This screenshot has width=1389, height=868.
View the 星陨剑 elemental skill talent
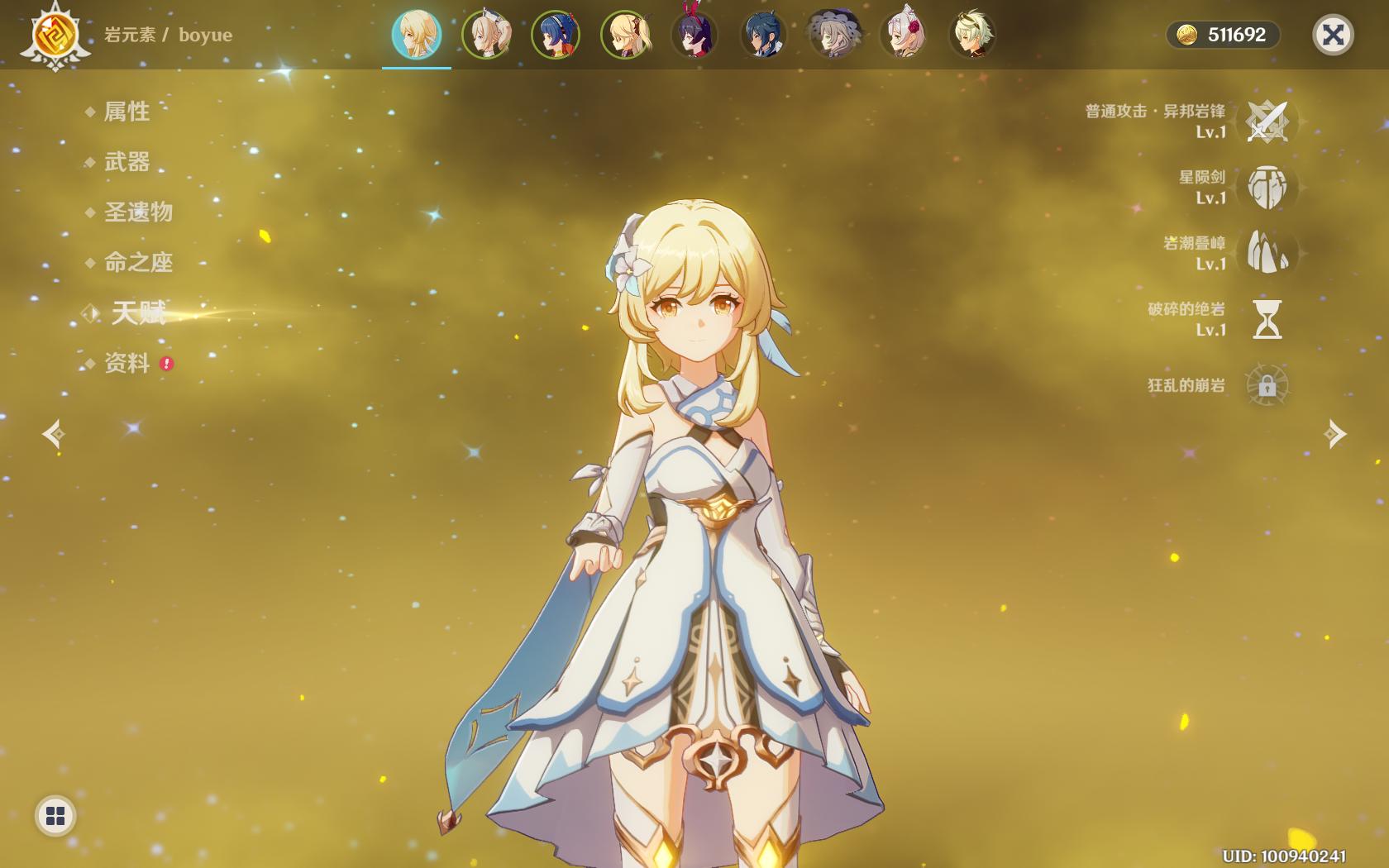1267,188
